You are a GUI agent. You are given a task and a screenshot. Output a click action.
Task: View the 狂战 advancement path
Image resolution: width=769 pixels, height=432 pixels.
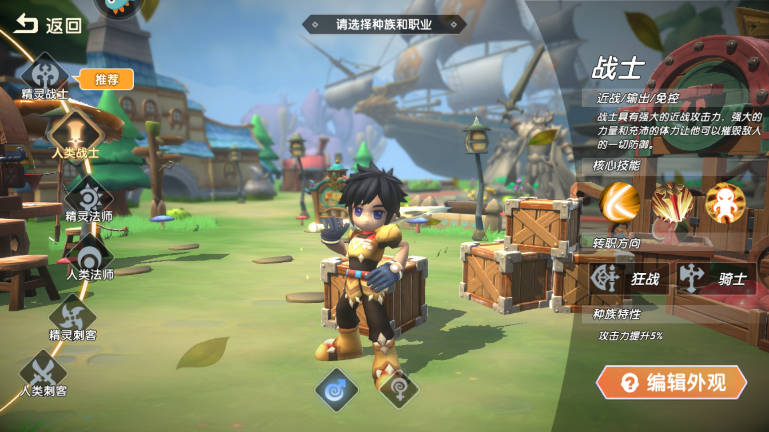point(626,278)
